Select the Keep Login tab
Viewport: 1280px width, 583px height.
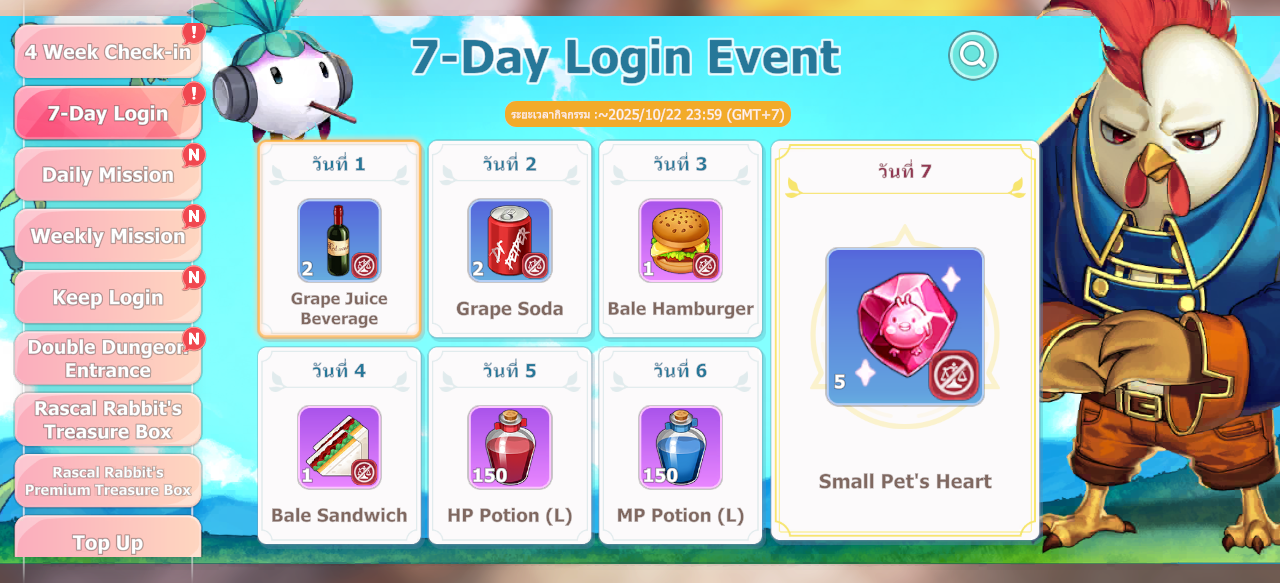(108, 297)
